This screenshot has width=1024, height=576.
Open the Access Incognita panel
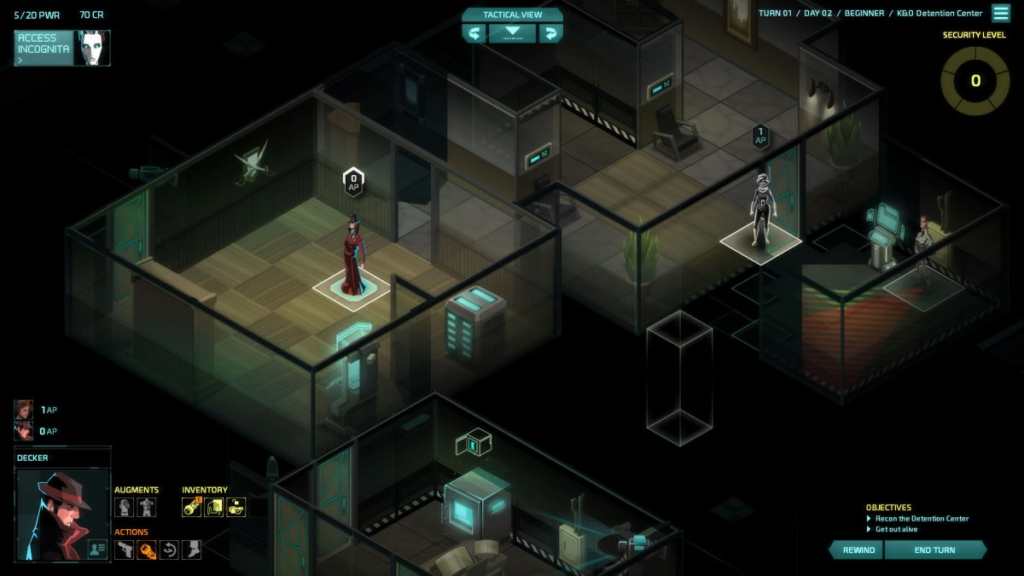click(44, 47)
